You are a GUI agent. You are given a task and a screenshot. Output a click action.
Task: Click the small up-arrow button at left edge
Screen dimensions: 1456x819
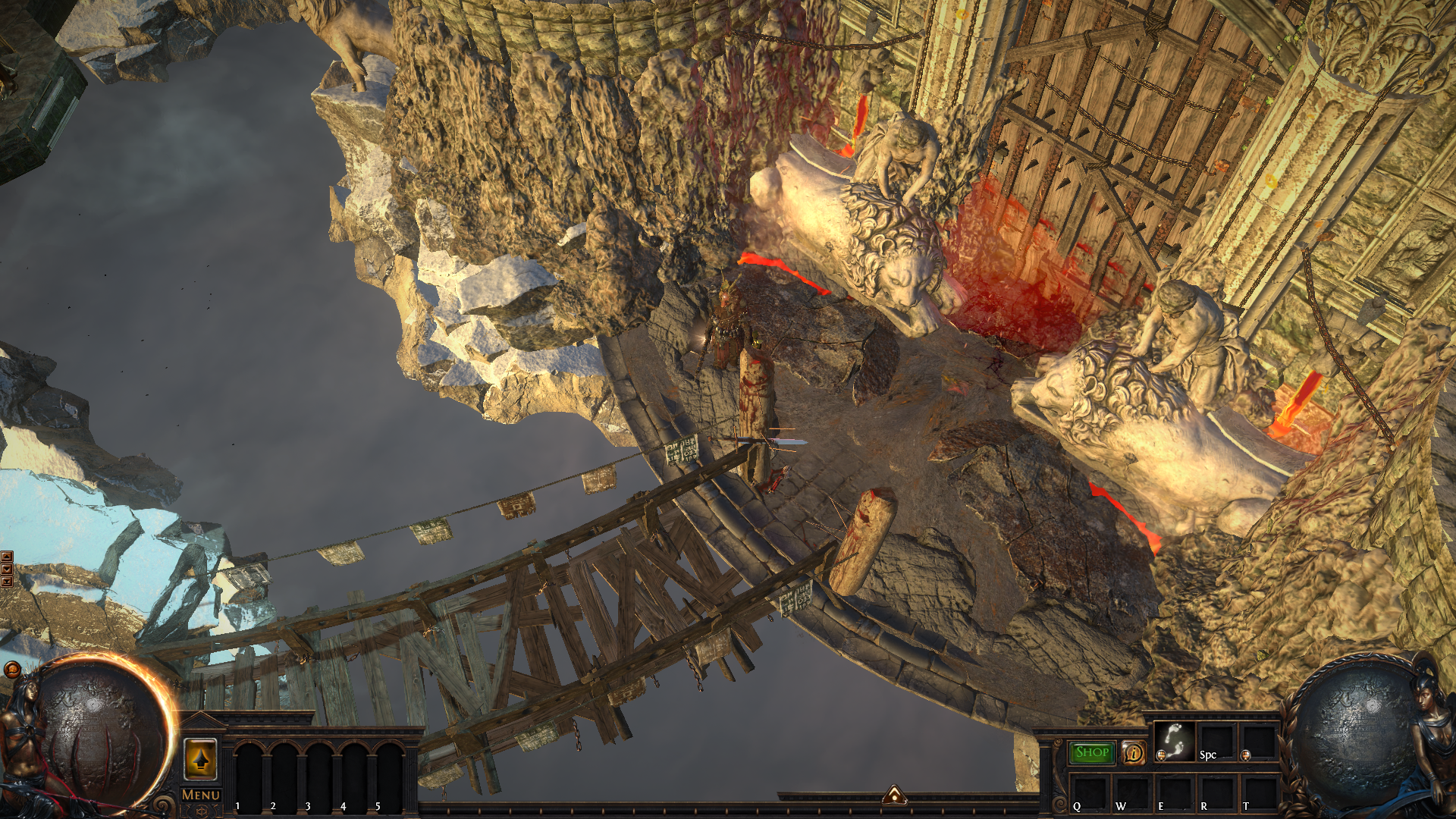tap(7, 557)
